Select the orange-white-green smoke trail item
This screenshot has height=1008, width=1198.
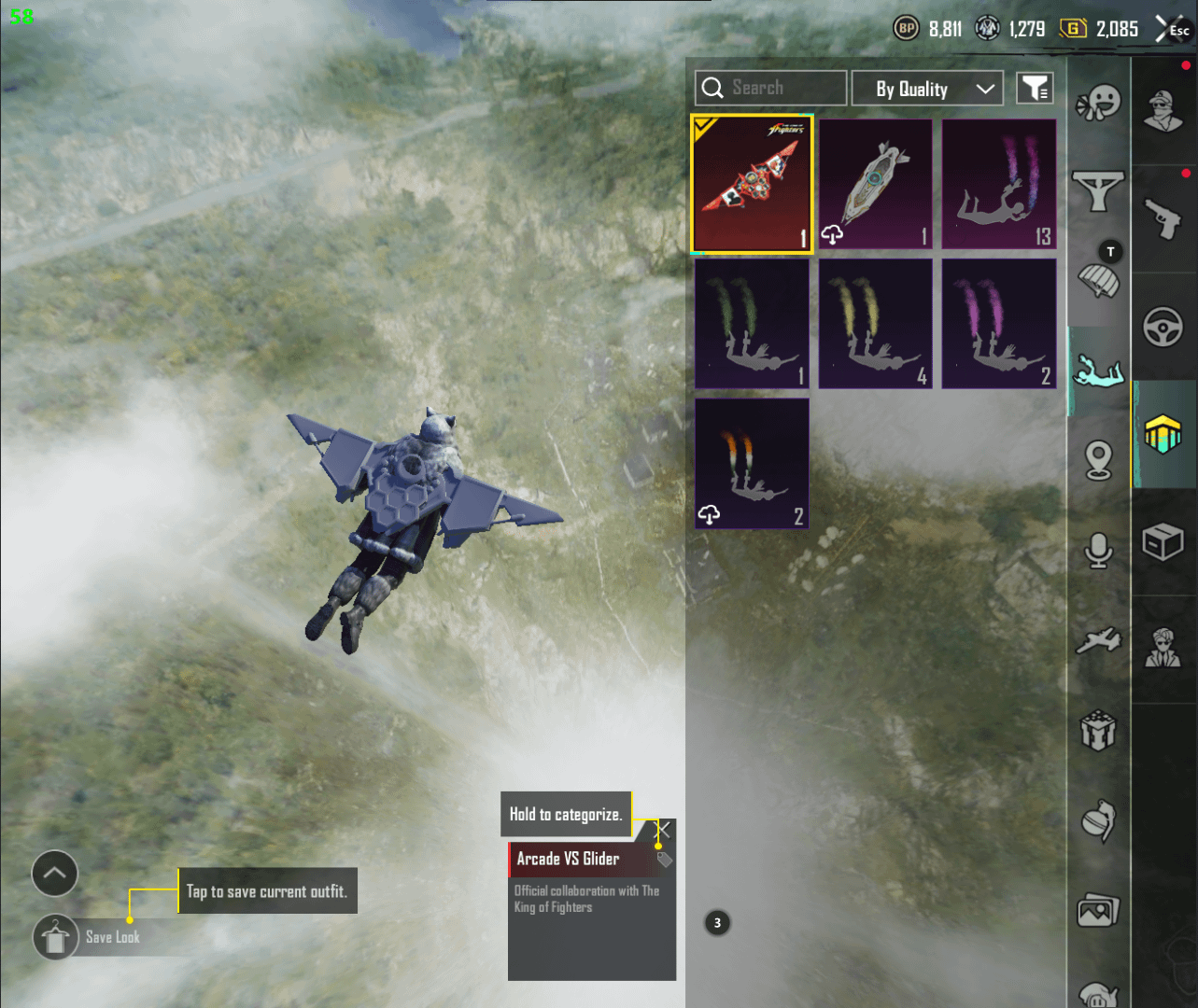tap(752, 463)
